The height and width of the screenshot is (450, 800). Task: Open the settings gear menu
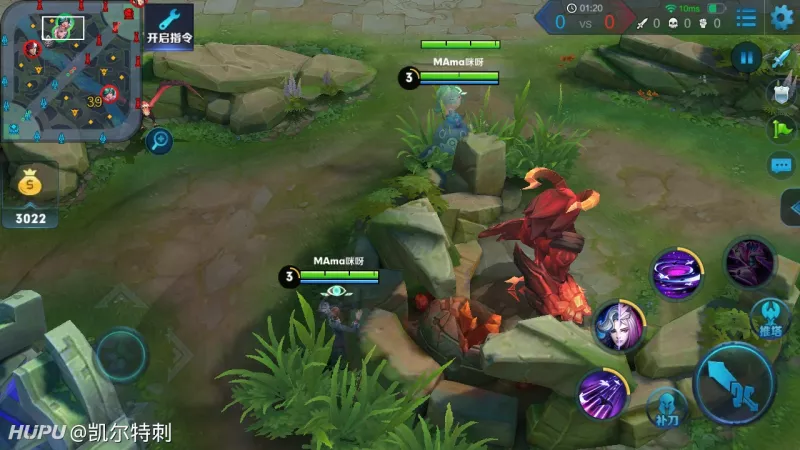tap(782, 17)
